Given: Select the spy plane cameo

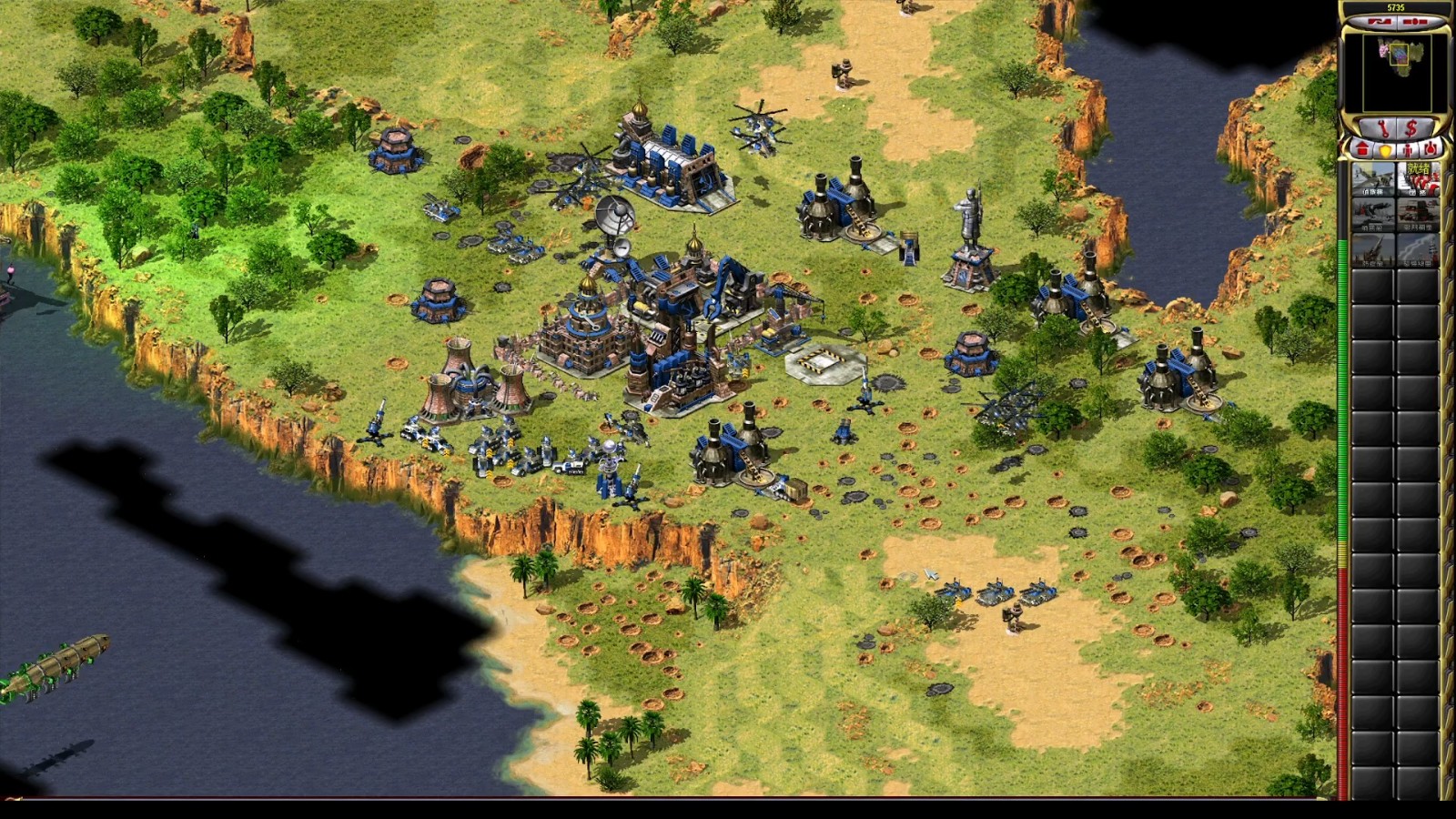Looking at the screenshot, I should (x=1372, y=178).
